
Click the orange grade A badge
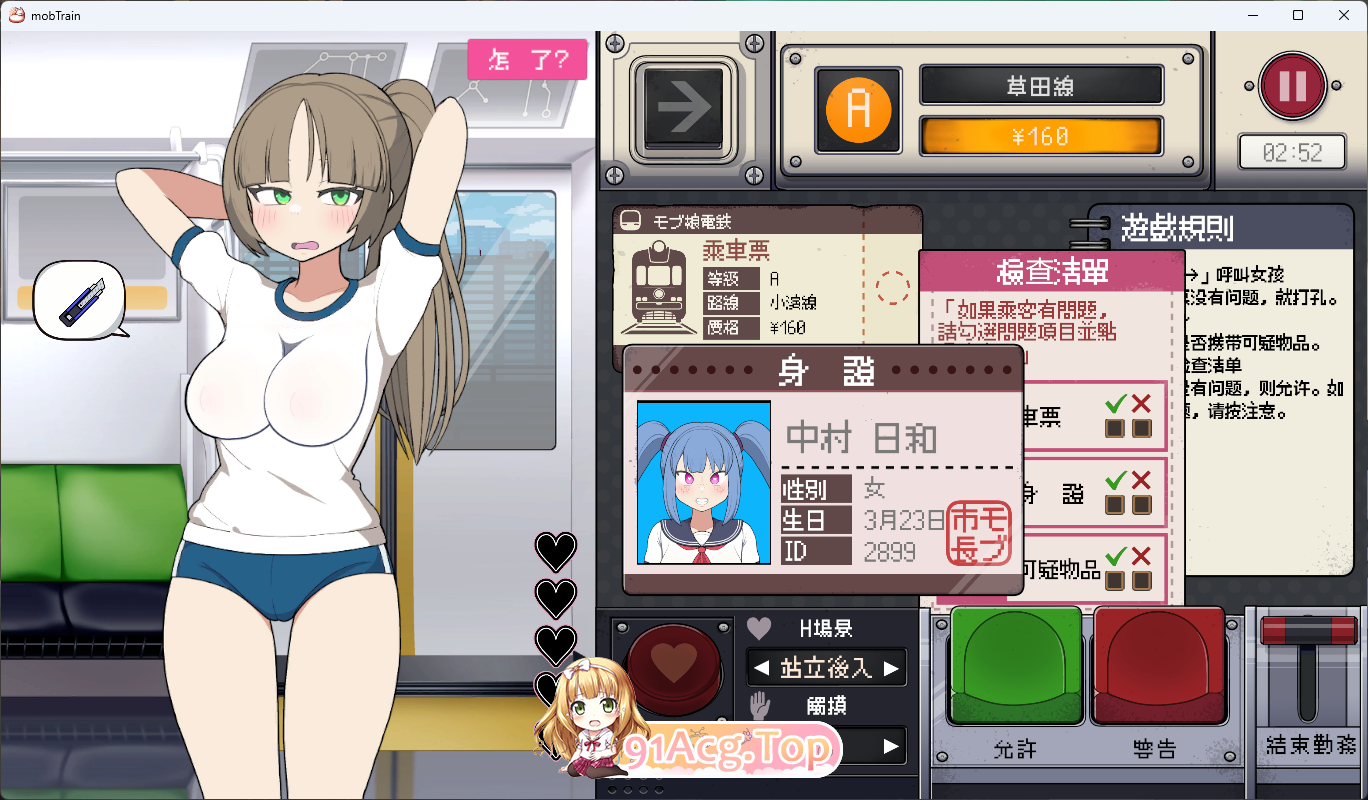(x=857, y=111)
